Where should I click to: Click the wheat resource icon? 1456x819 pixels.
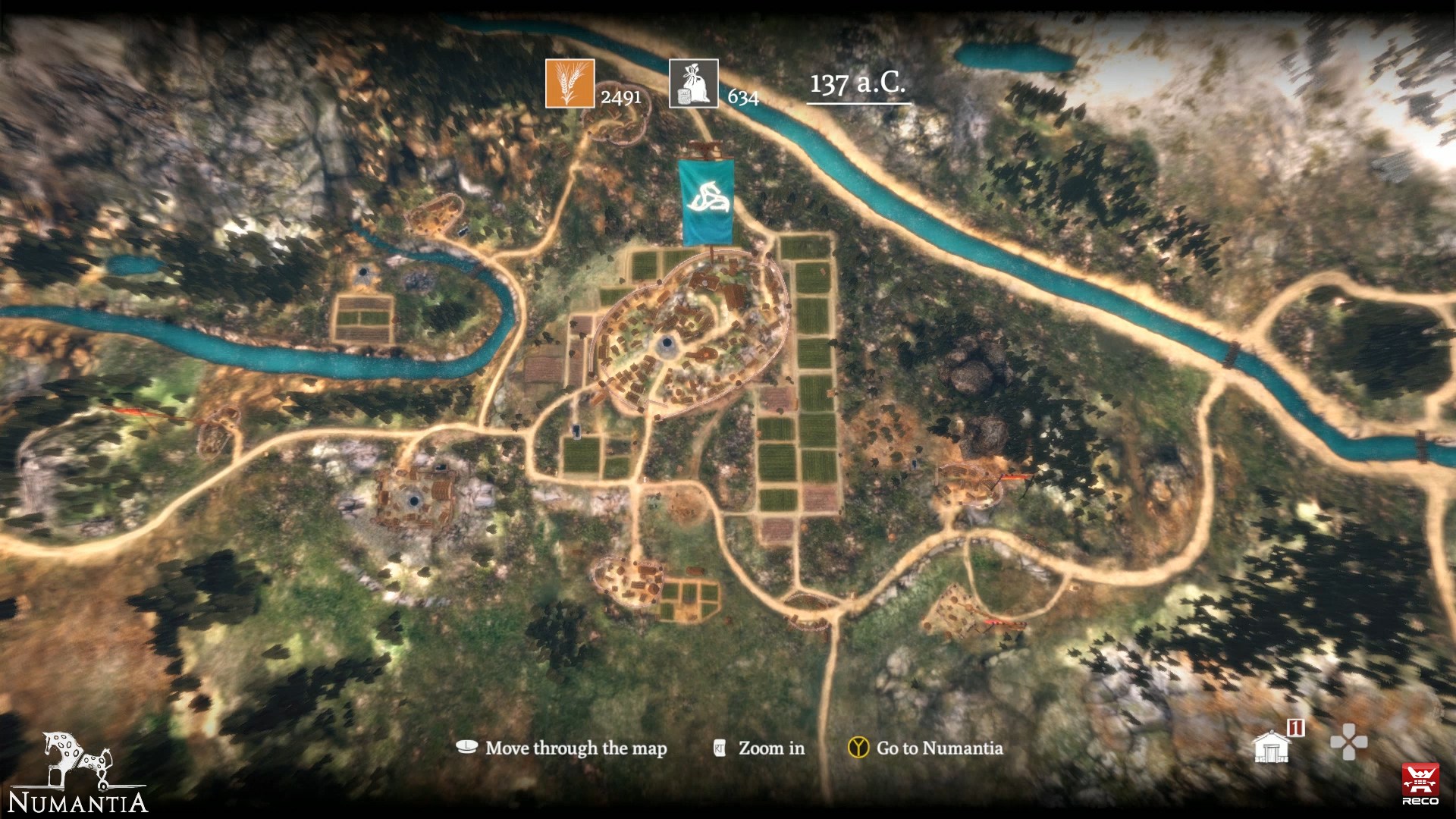click(x=570, y=83)
